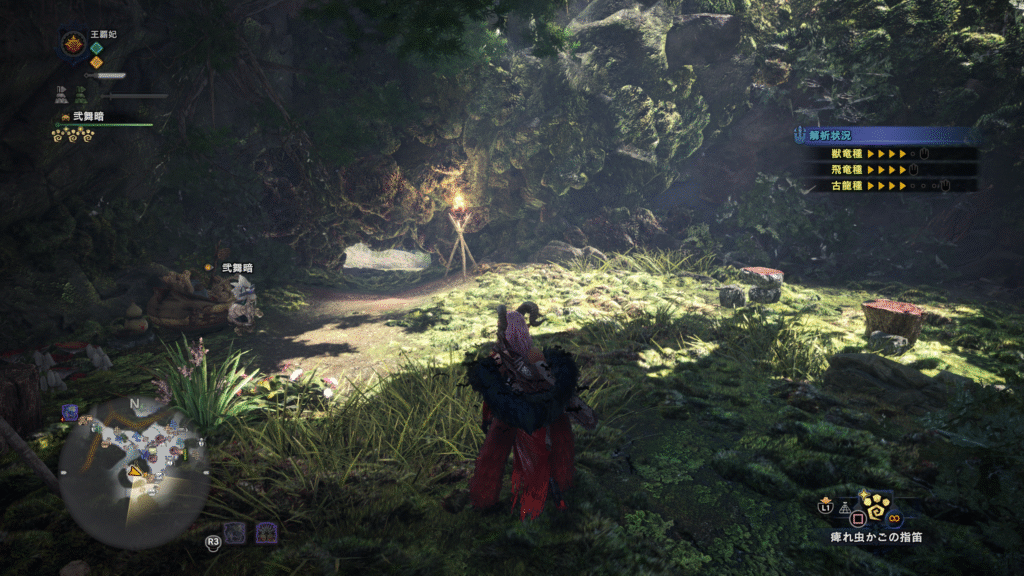Select the orange diamond status icon
1024x576 pixels.
pyautogui.click(x=97, y=62)
